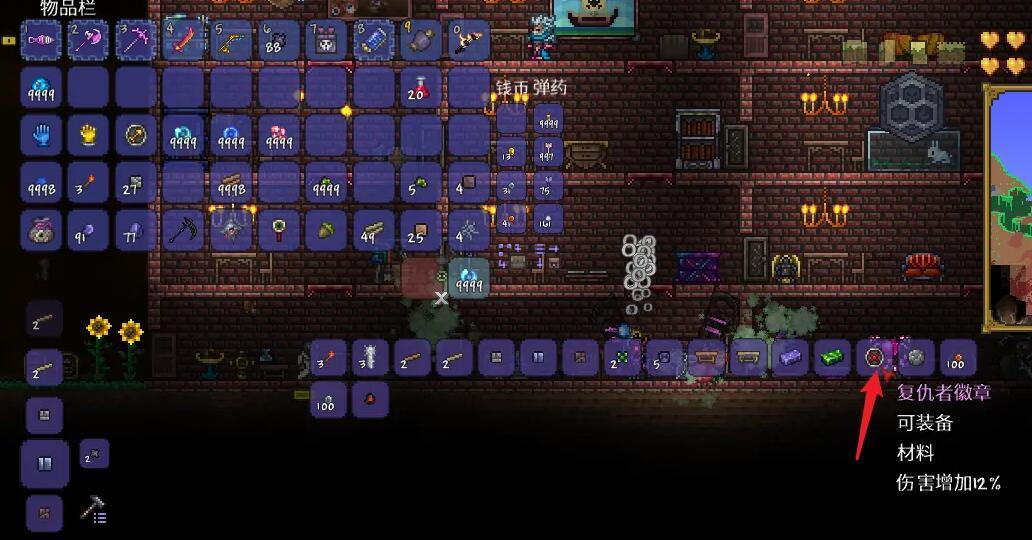Pick up the golden glove item

click(x=88, y=135)
